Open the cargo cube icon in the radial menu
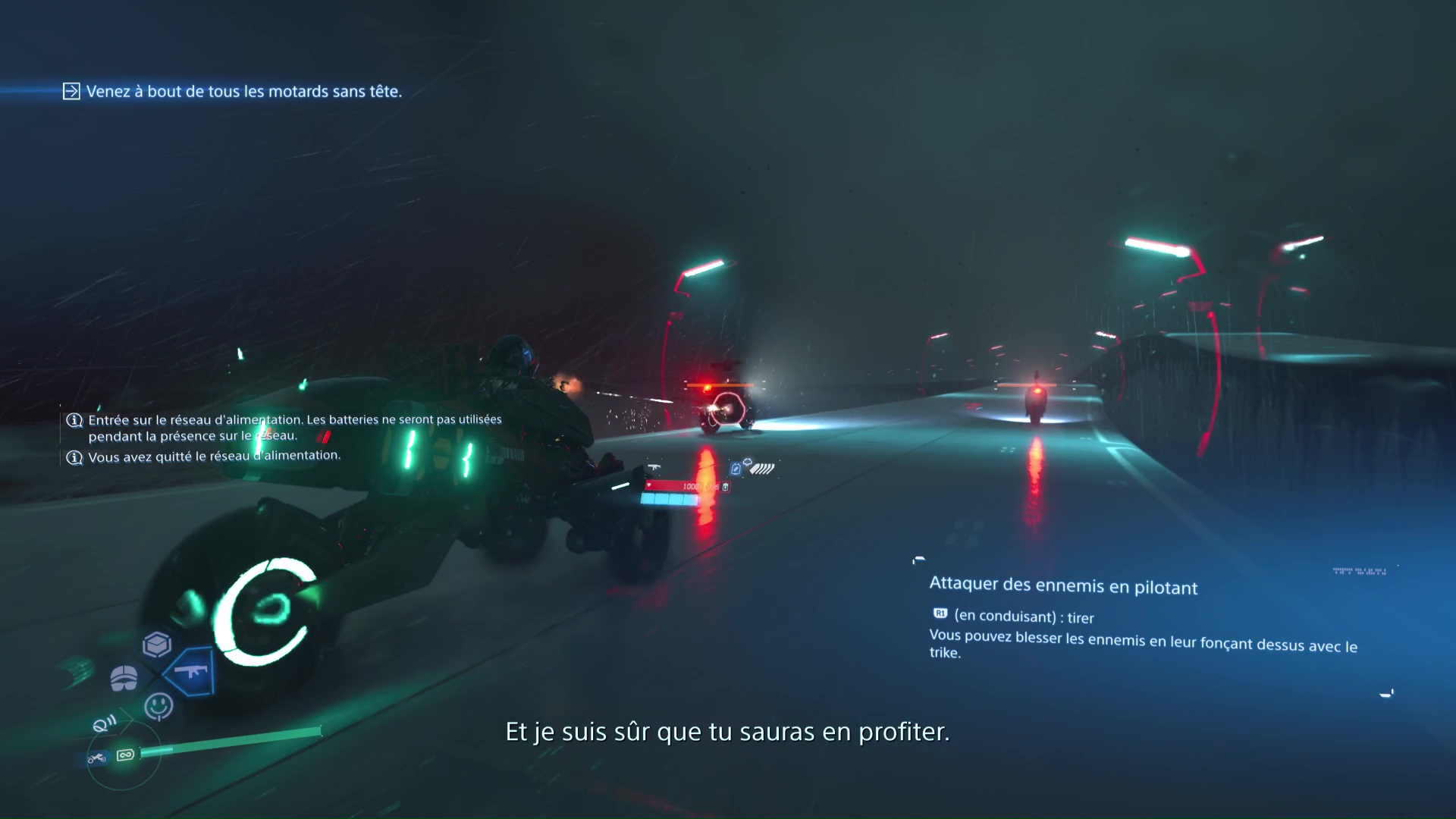 (156, 644)
